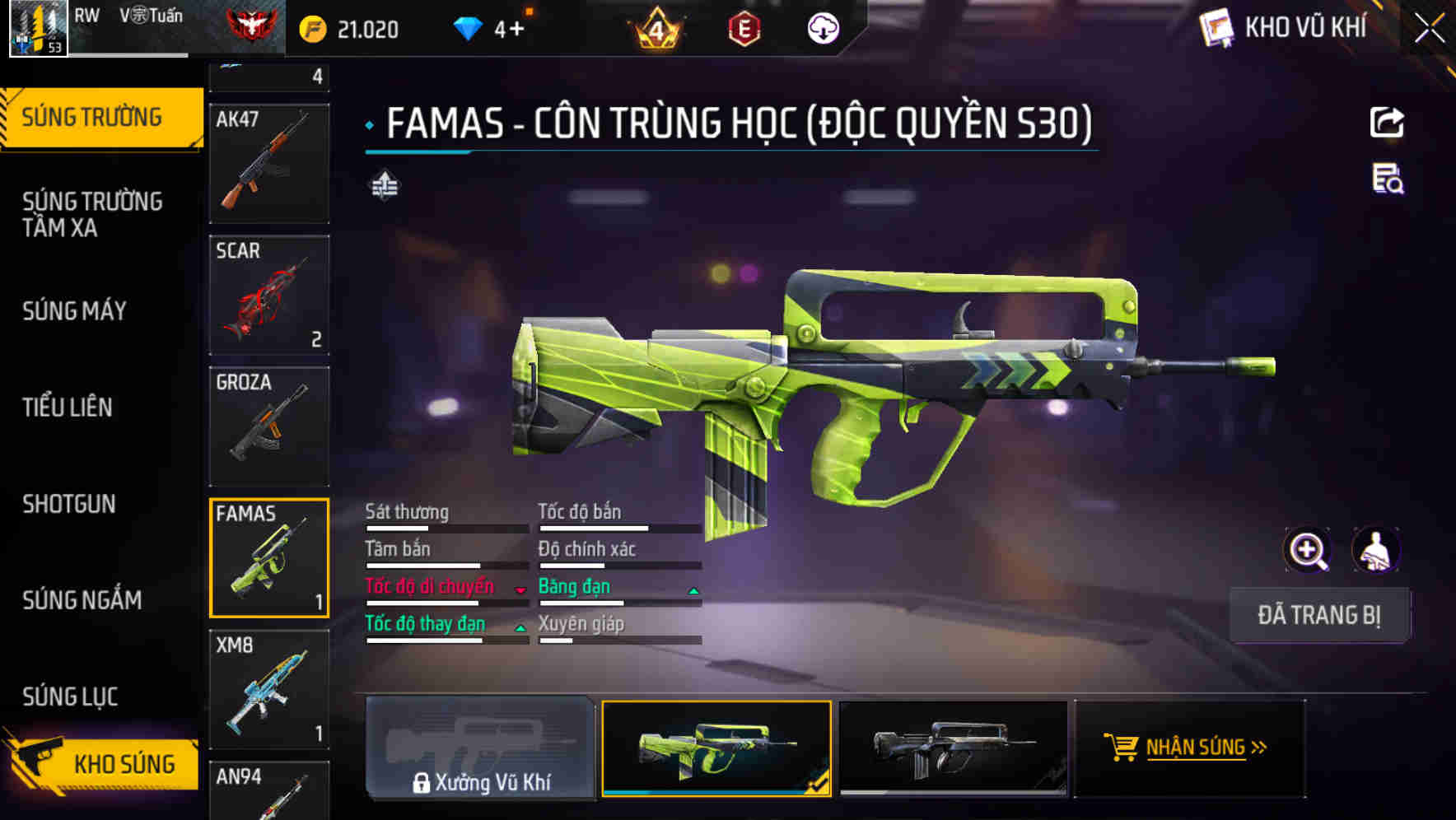The width and height of the screenshot is (1456, 820).
Task: Open the Súng Máy category
Action: (x=75, y=311)
